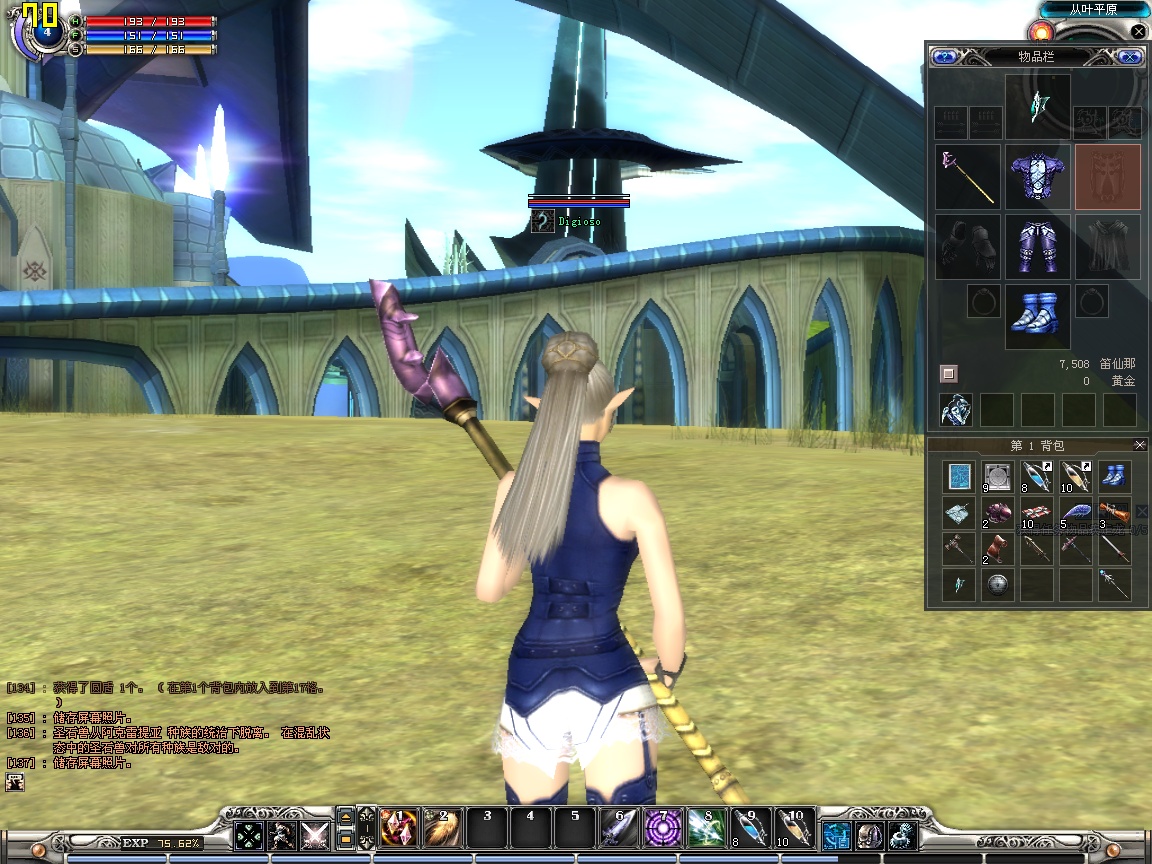Viewport: 1152px width, 864px height.
Task: Activate the dagger skill in hotbar slot 6
Action: click(x=618, y=828)
